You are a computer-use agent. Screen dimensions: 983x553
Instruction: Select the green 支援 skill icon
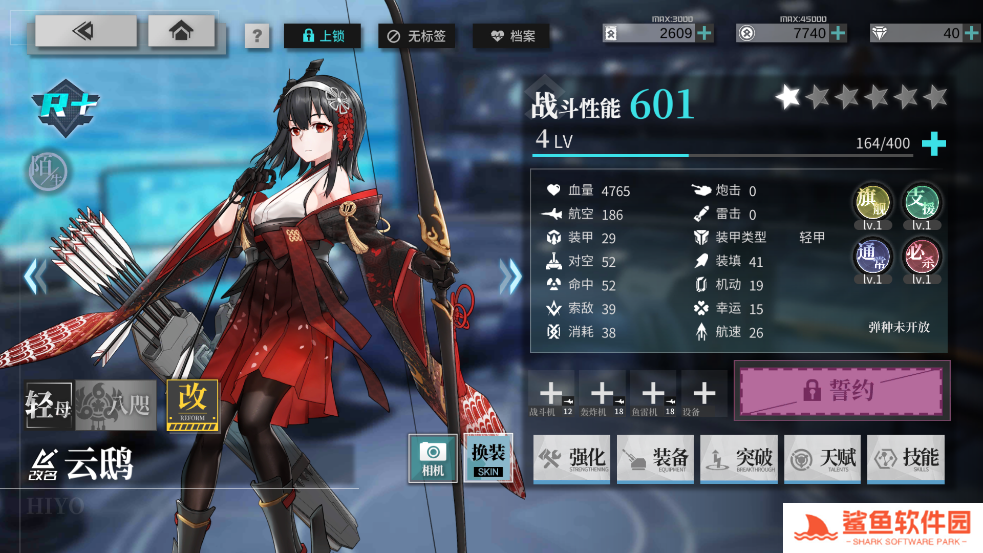920,203
